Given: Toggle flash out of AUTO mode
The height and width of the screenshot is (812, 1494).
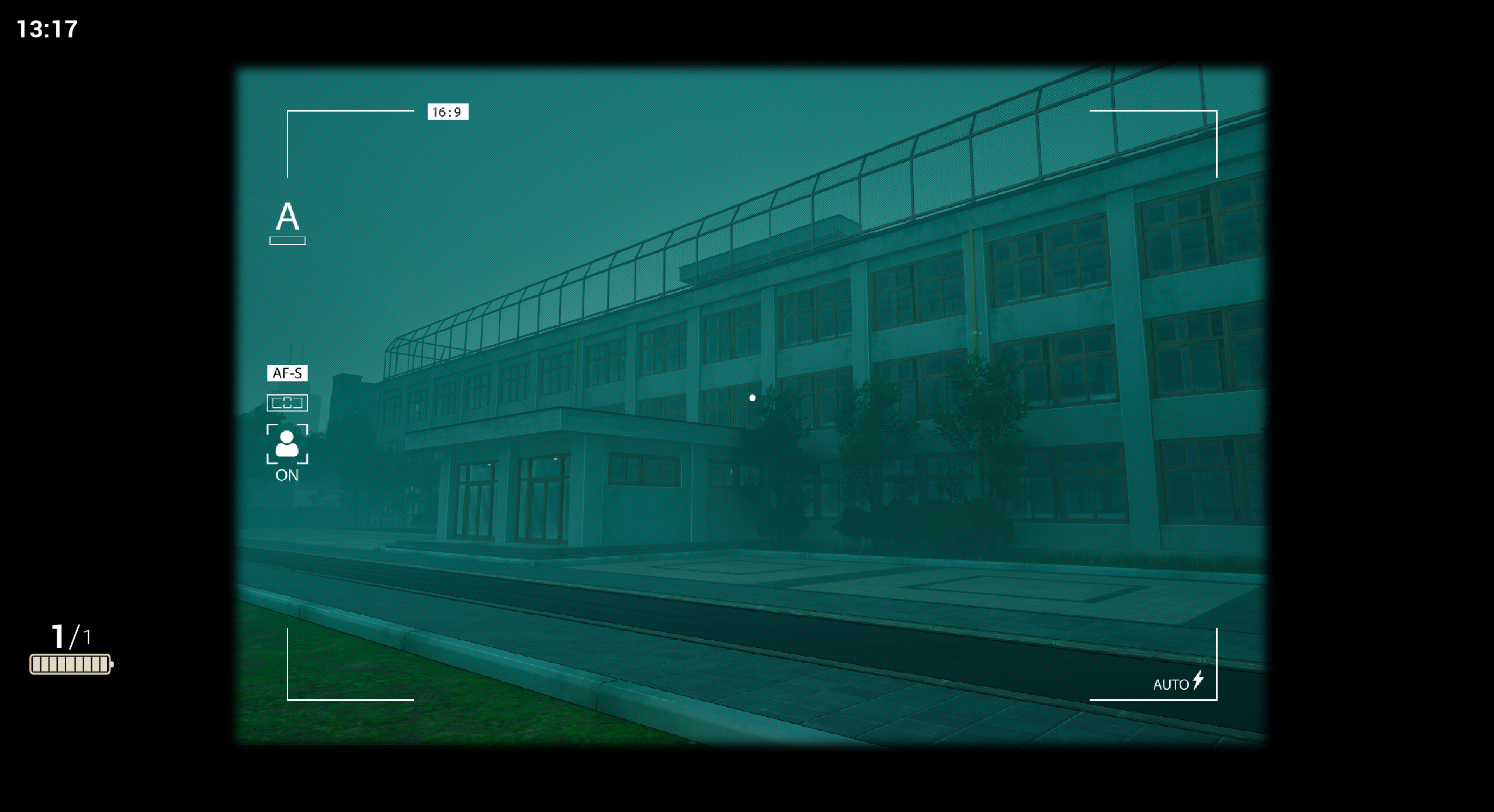Looking at the screenshot, I should [x=1171, y=683].
